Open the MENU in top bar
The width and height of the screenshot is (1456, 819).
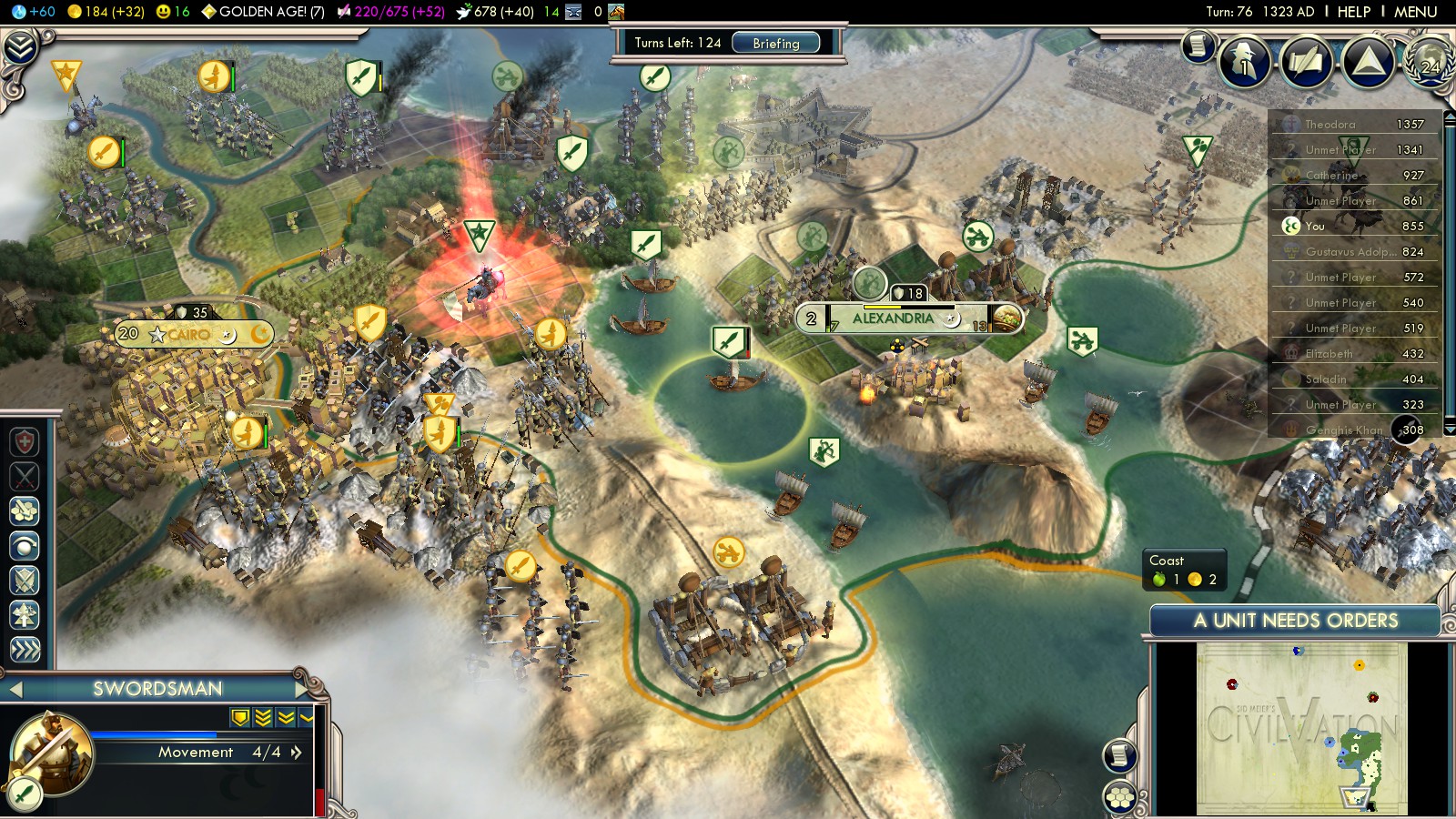point(1415,12)
